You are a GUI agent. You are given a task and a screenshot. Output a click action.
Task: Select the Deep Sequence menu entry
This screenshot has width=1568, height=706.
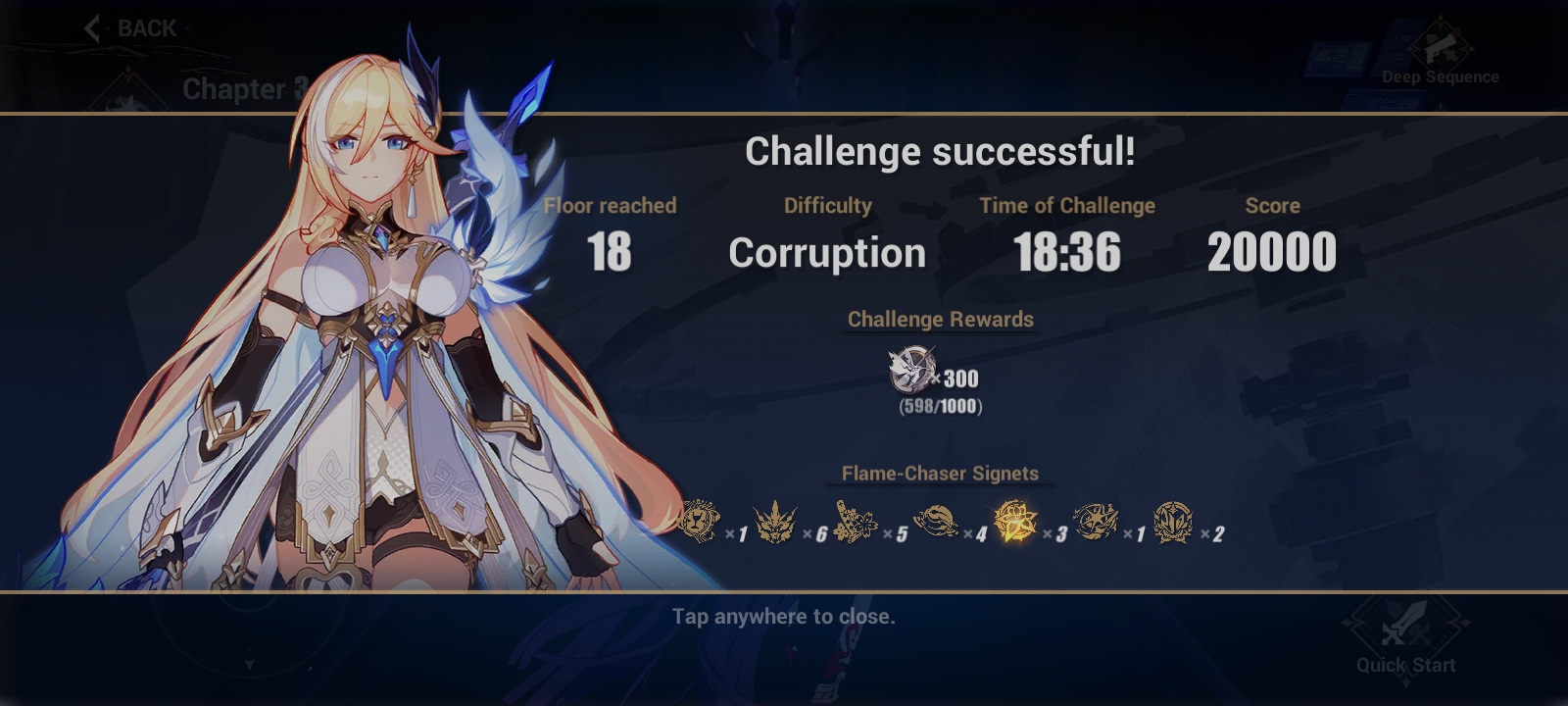click(x=1442, y=76)
